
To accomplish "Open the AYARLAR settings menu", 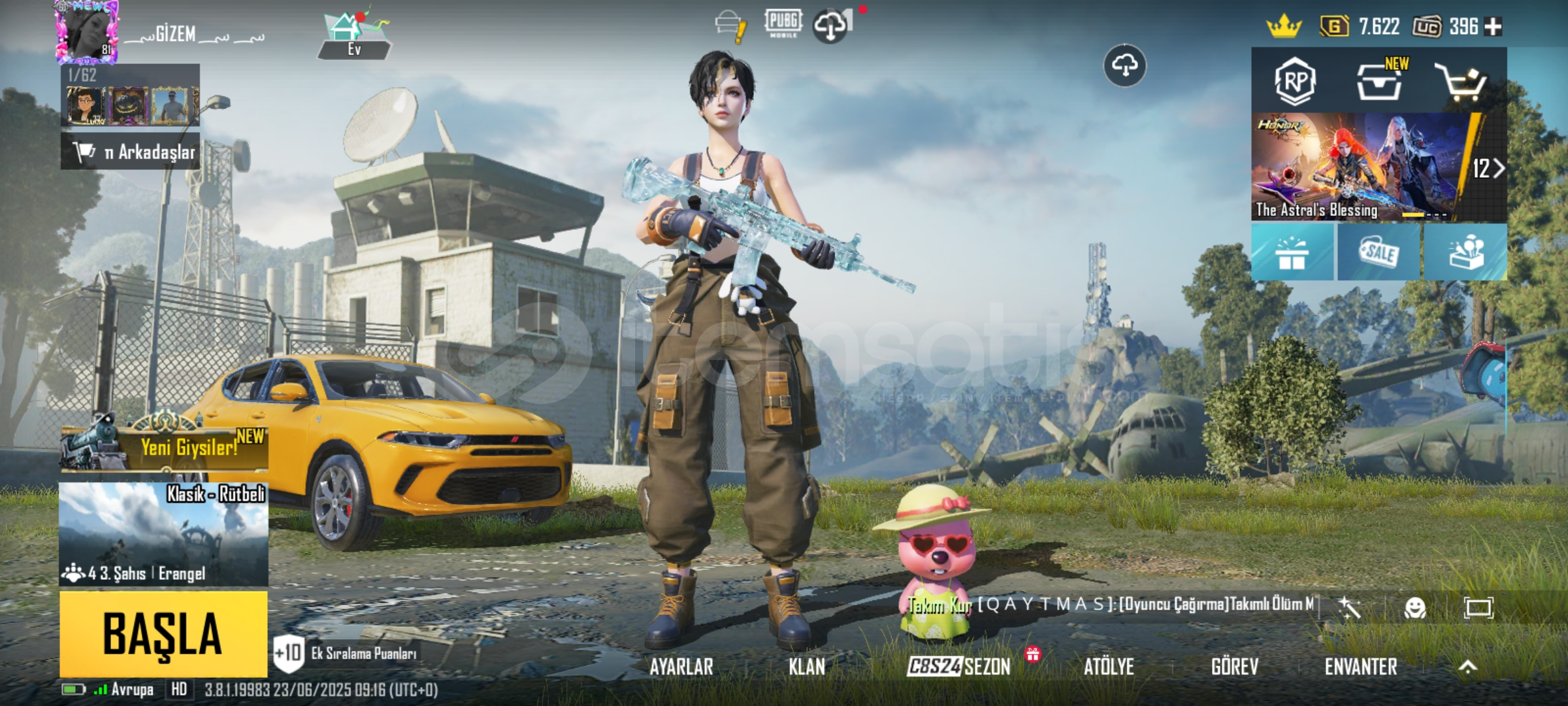I will (681, 667).
